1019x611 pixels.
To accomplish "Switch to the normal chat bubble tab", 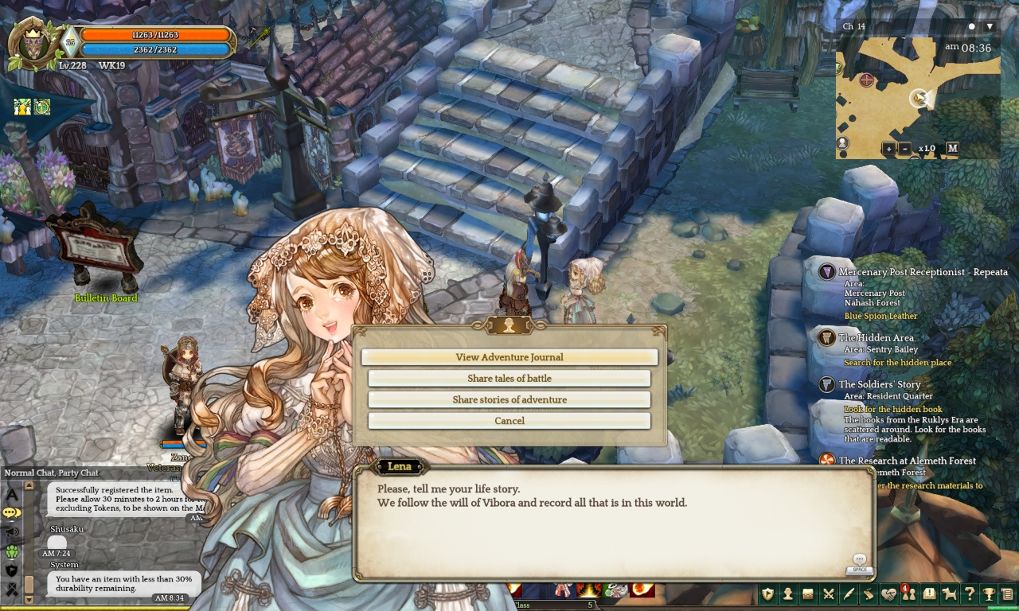I will click(x=12, y=512).
